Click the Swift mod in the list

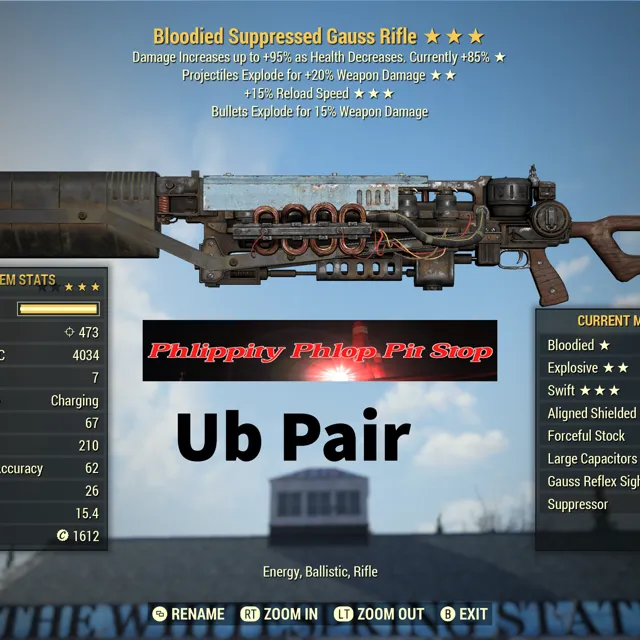tap(590, 390)
